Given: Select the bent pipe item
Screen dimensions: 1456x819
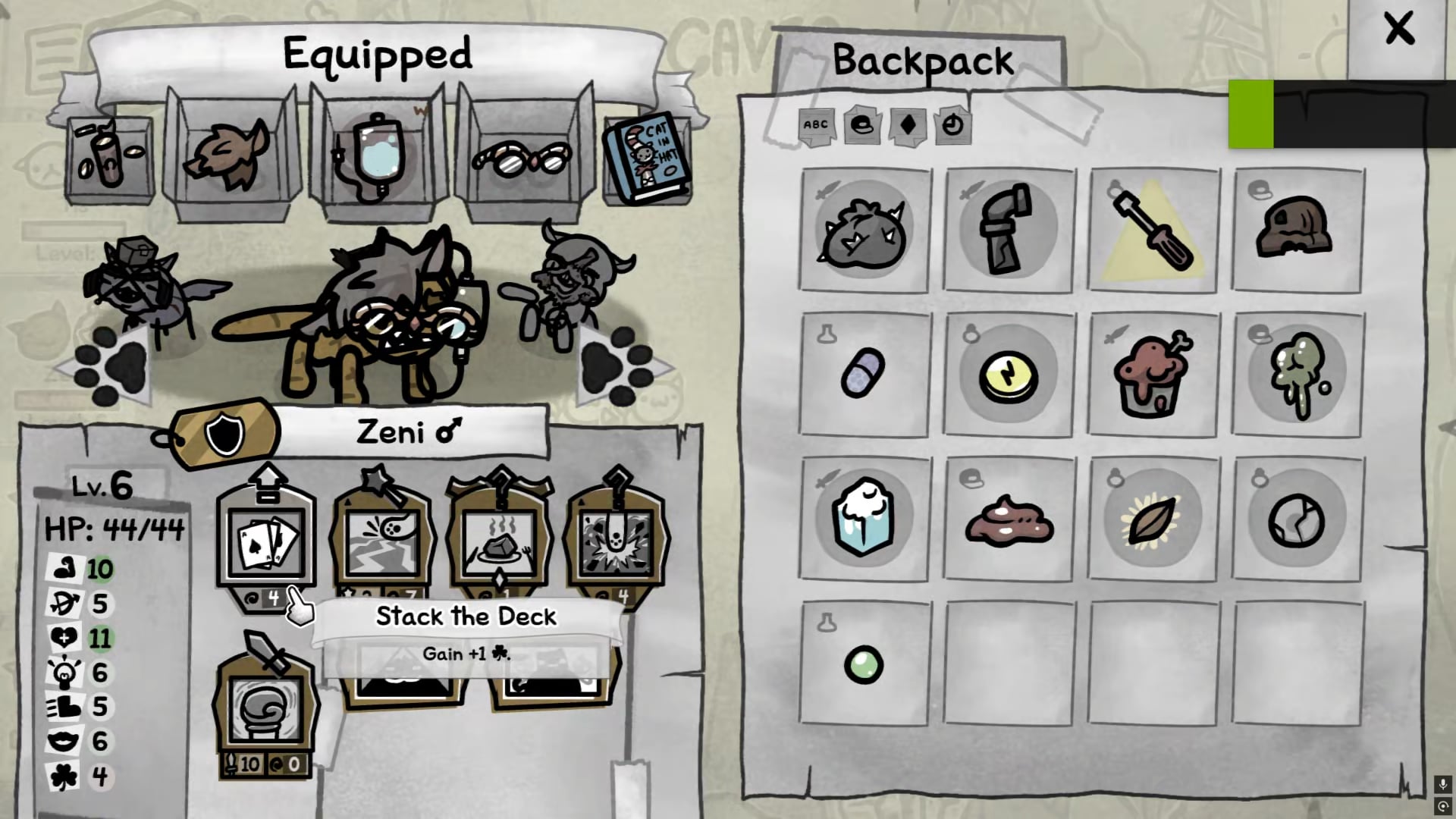Looking at the screenshot, I should pos(1007,231).
